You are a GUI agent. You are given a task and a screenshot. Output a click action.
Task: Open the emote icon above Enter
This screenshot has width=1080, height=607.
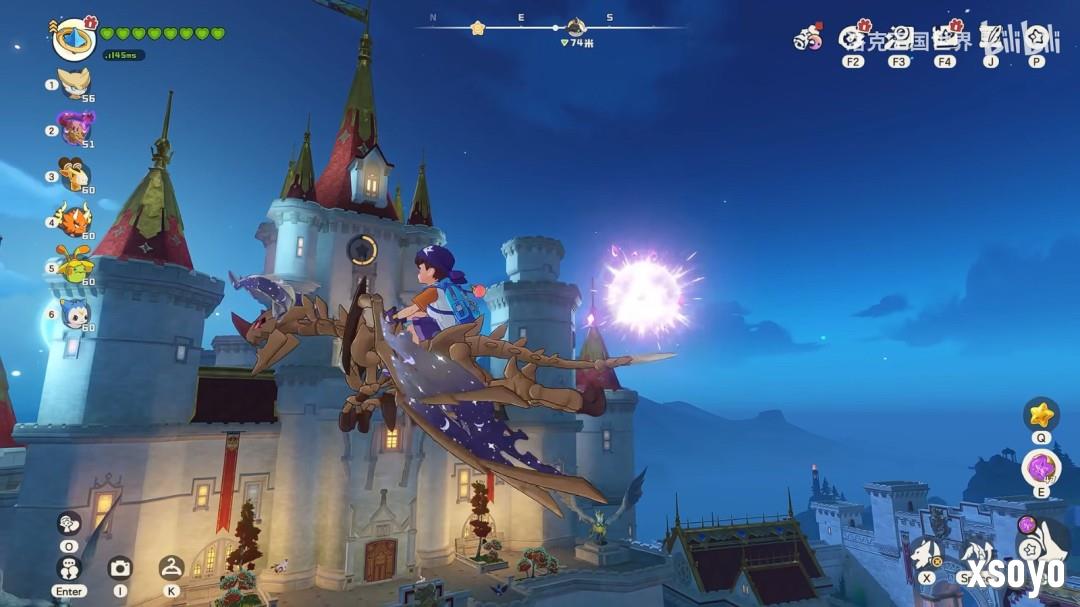(x=69, y=568)
